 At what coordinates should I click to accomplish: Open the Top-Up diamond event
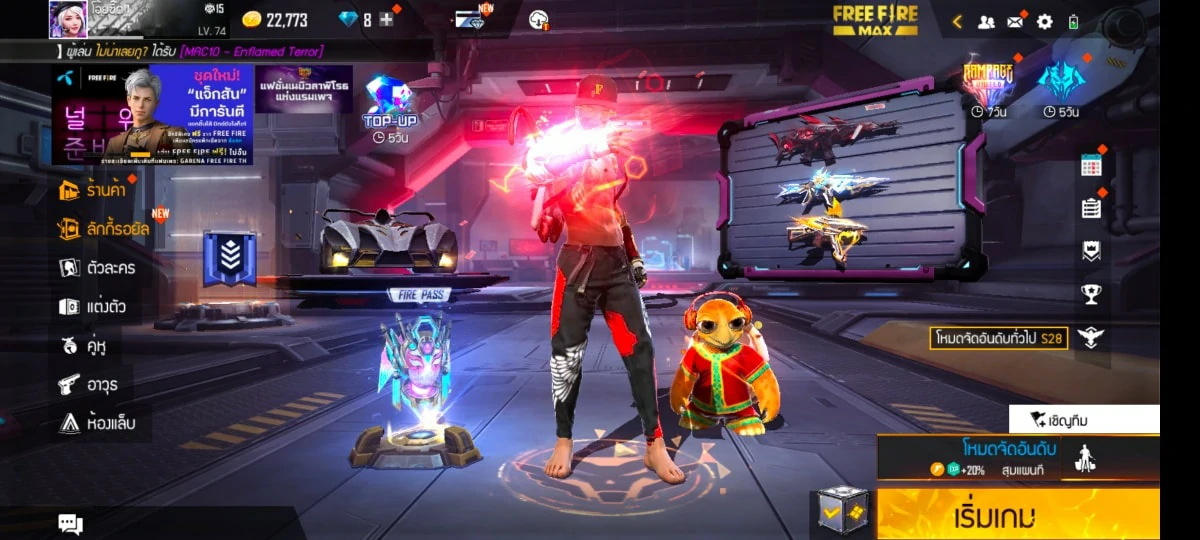[390, 105]
